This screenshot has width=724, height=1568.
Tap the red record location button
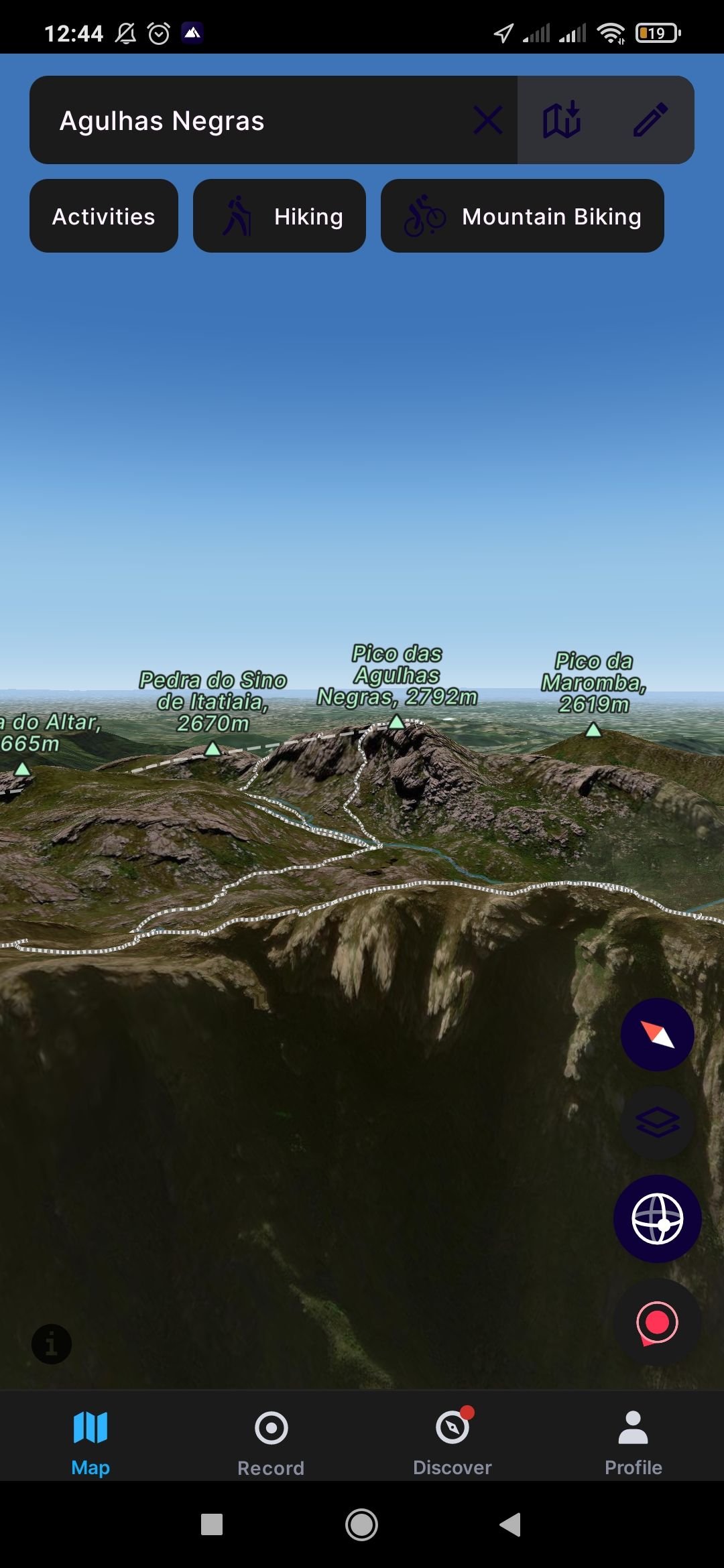coord(657,1323)
